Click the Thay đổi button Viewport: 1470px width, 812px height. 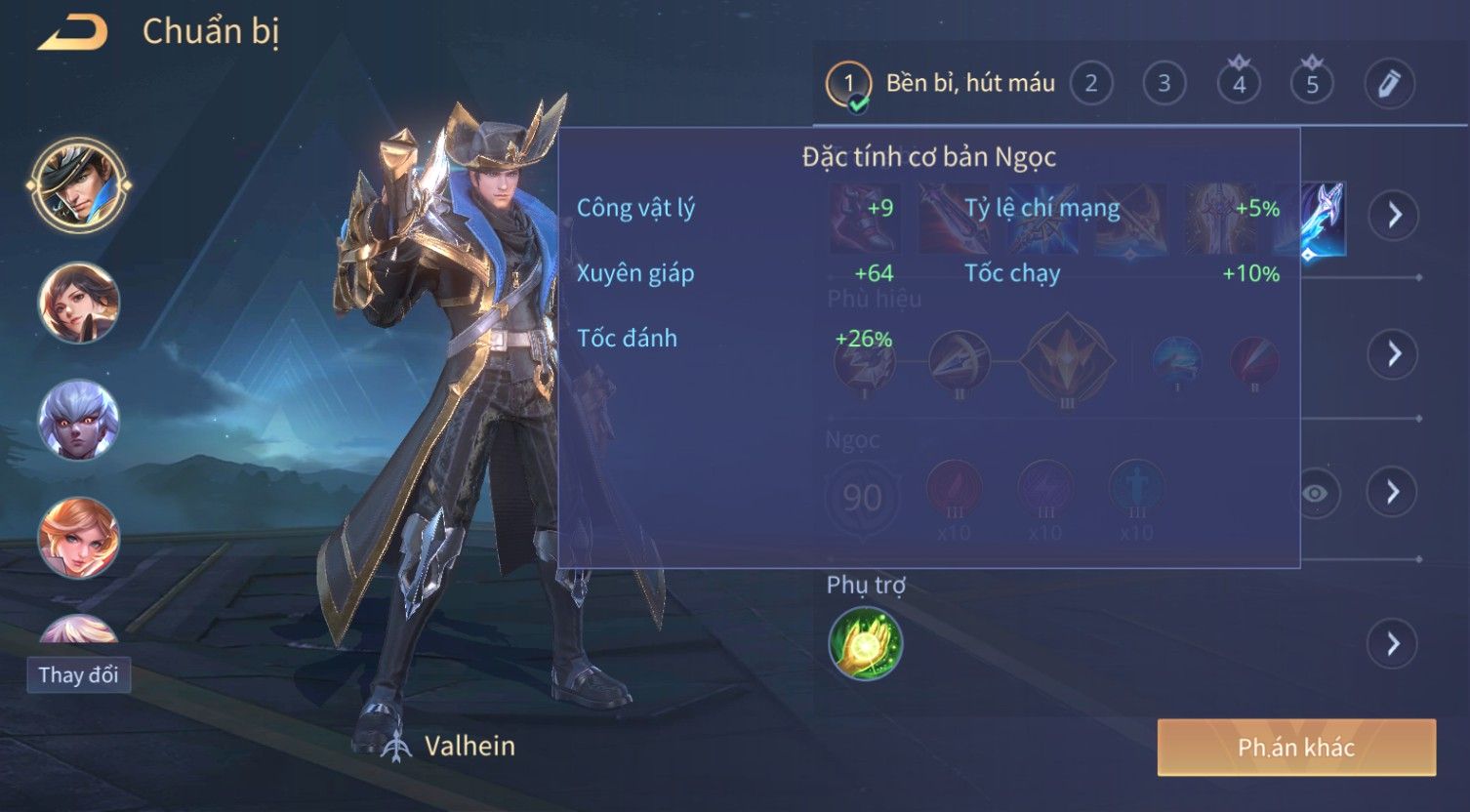tap(78, 675)
